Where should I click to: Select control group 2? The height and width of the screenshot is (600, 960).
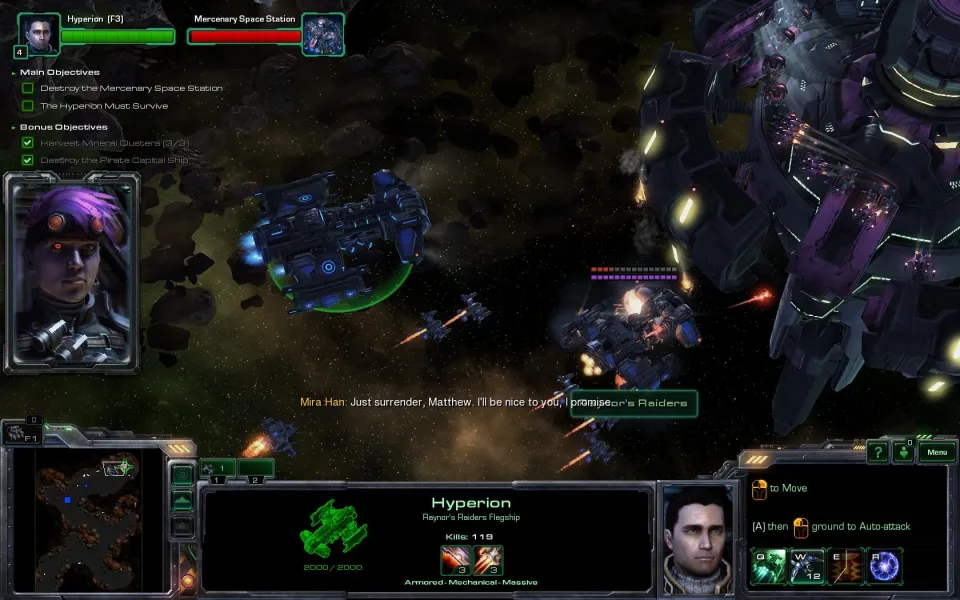pos(256,467)
